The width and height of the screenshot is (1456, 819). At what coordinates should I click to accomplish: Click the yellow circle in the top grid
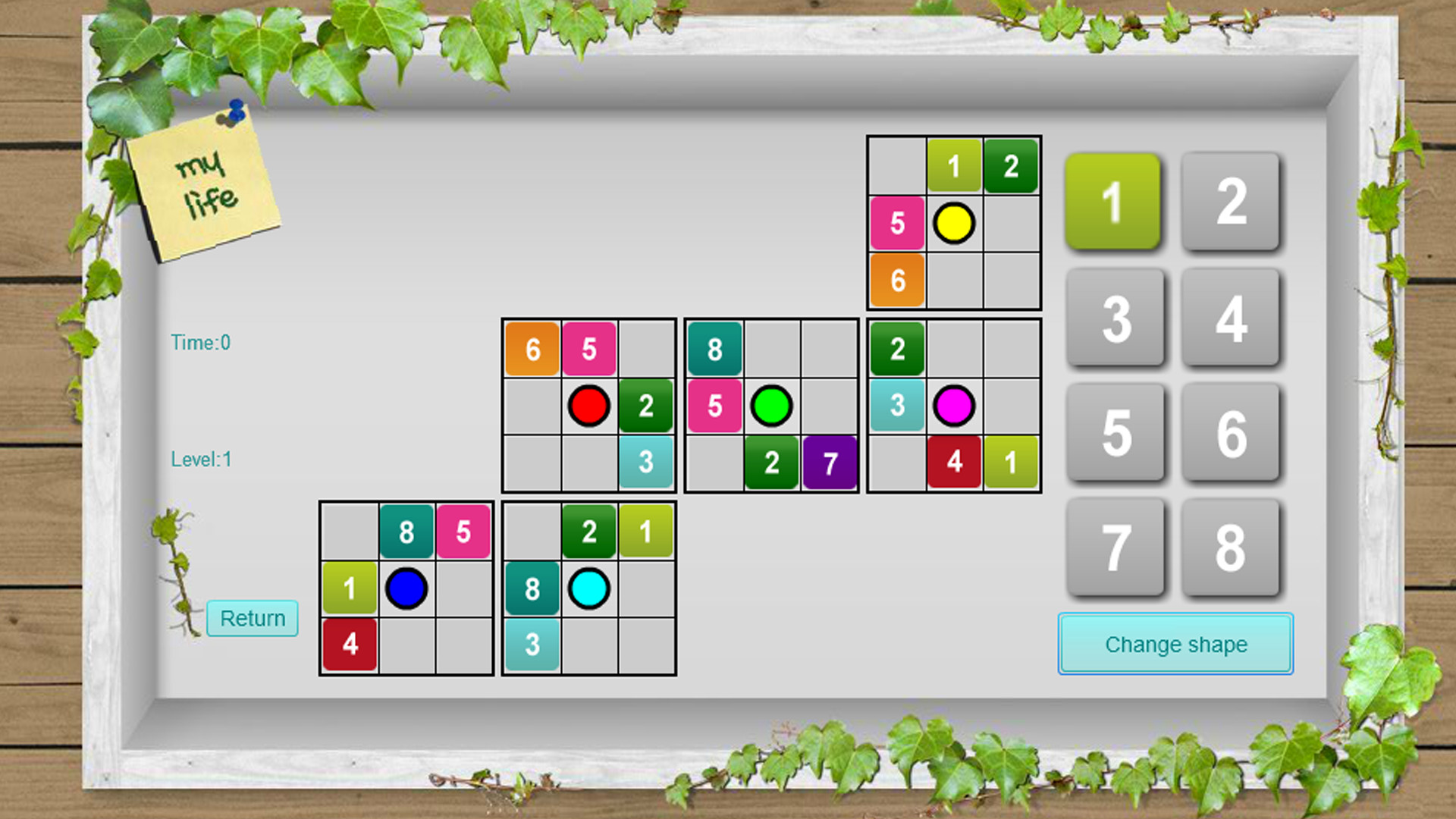954,224
